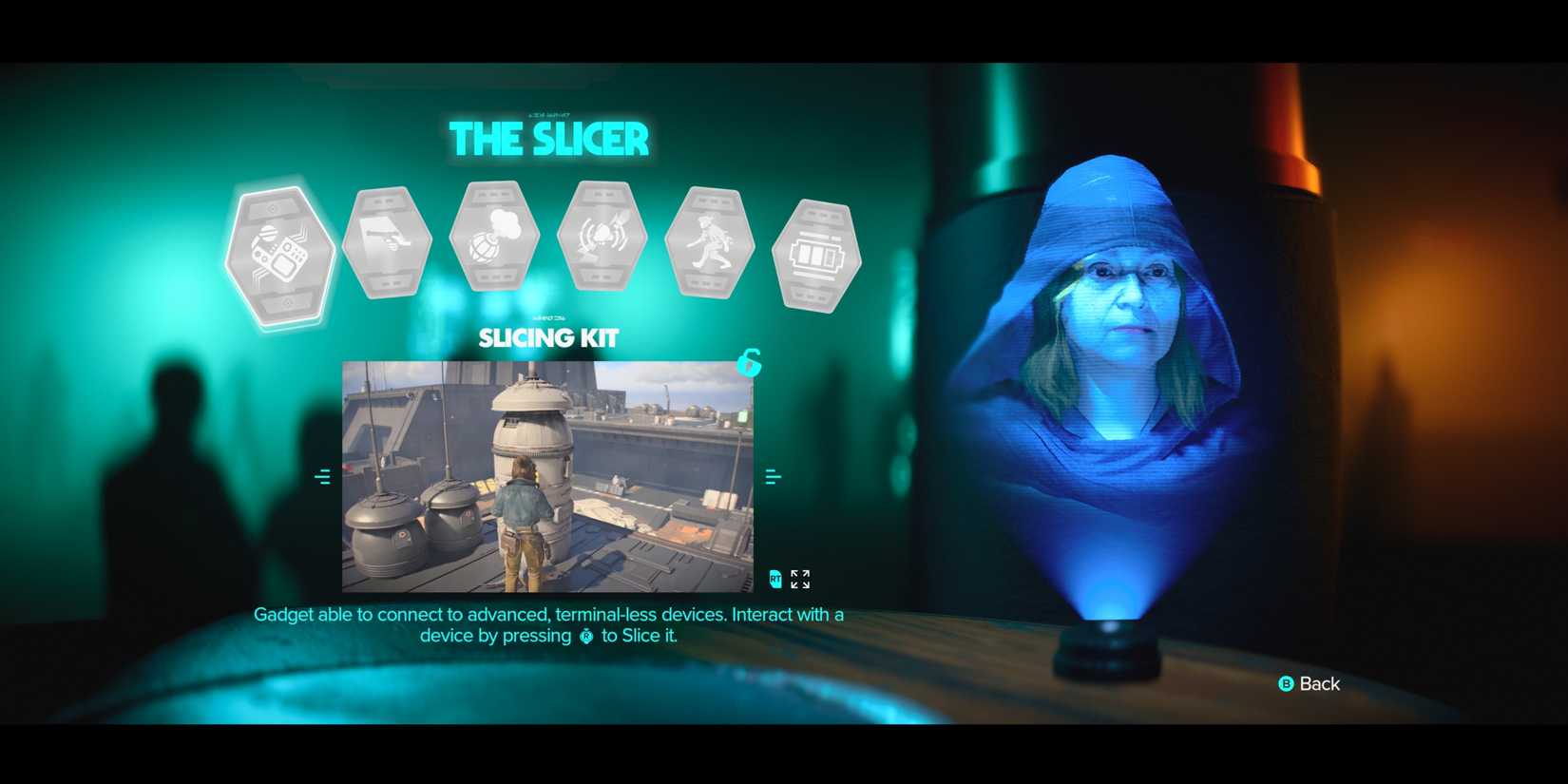
Task: Click the Slicing Kit gameplay preview thumbnail
Action: coord(549,475)
